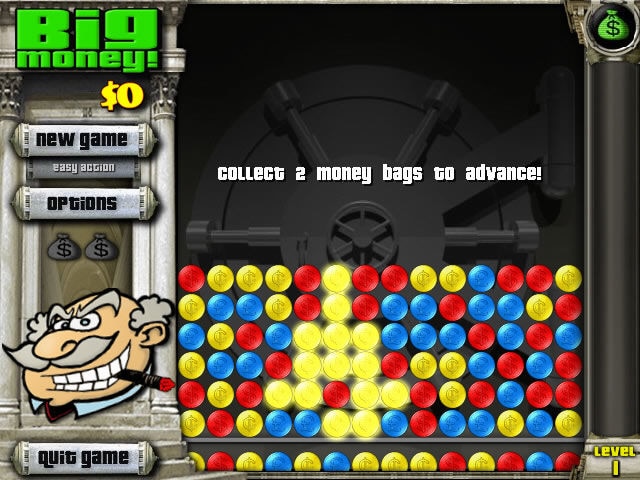Open the Options menu
The height and width of the screenshot is (480, 640).
pos(82,203)
